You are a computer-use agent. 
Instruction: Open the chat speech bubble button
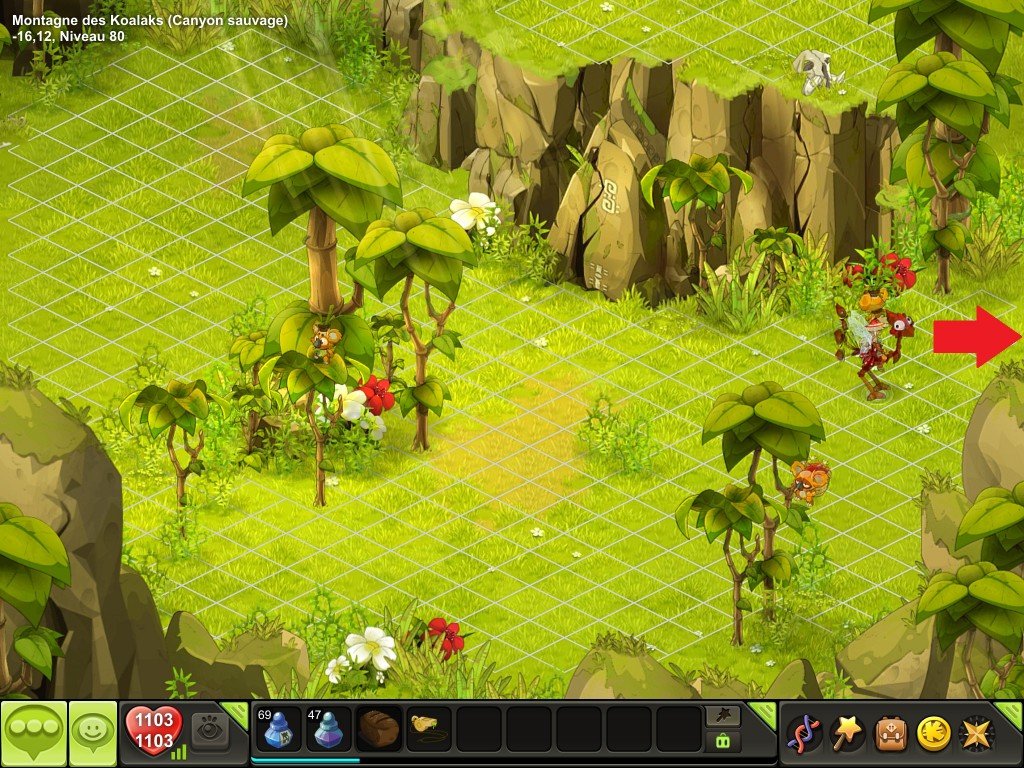click(x=34, y=733)
